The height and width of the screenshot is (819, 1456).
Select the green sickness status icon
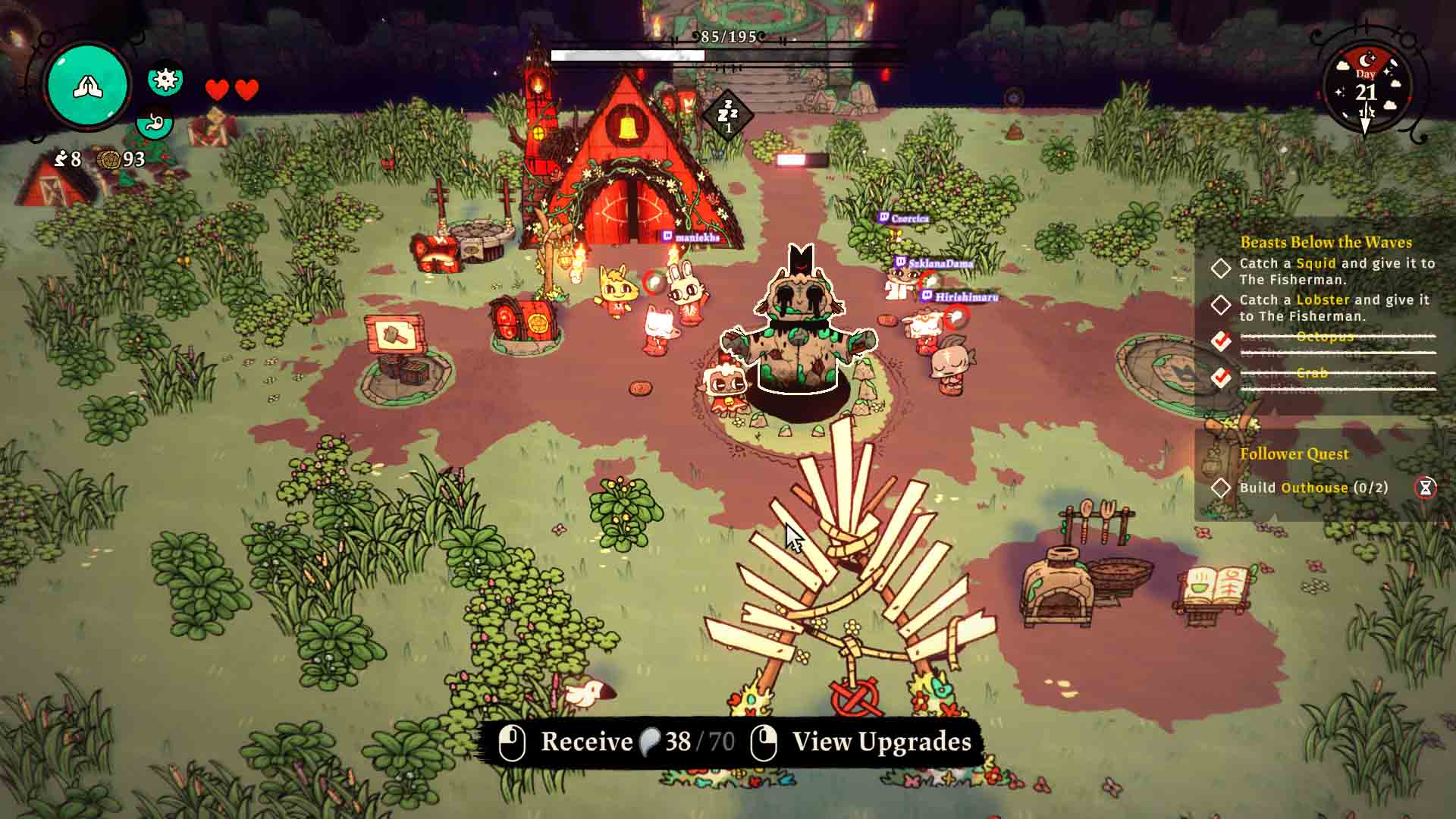click(165, 79)
